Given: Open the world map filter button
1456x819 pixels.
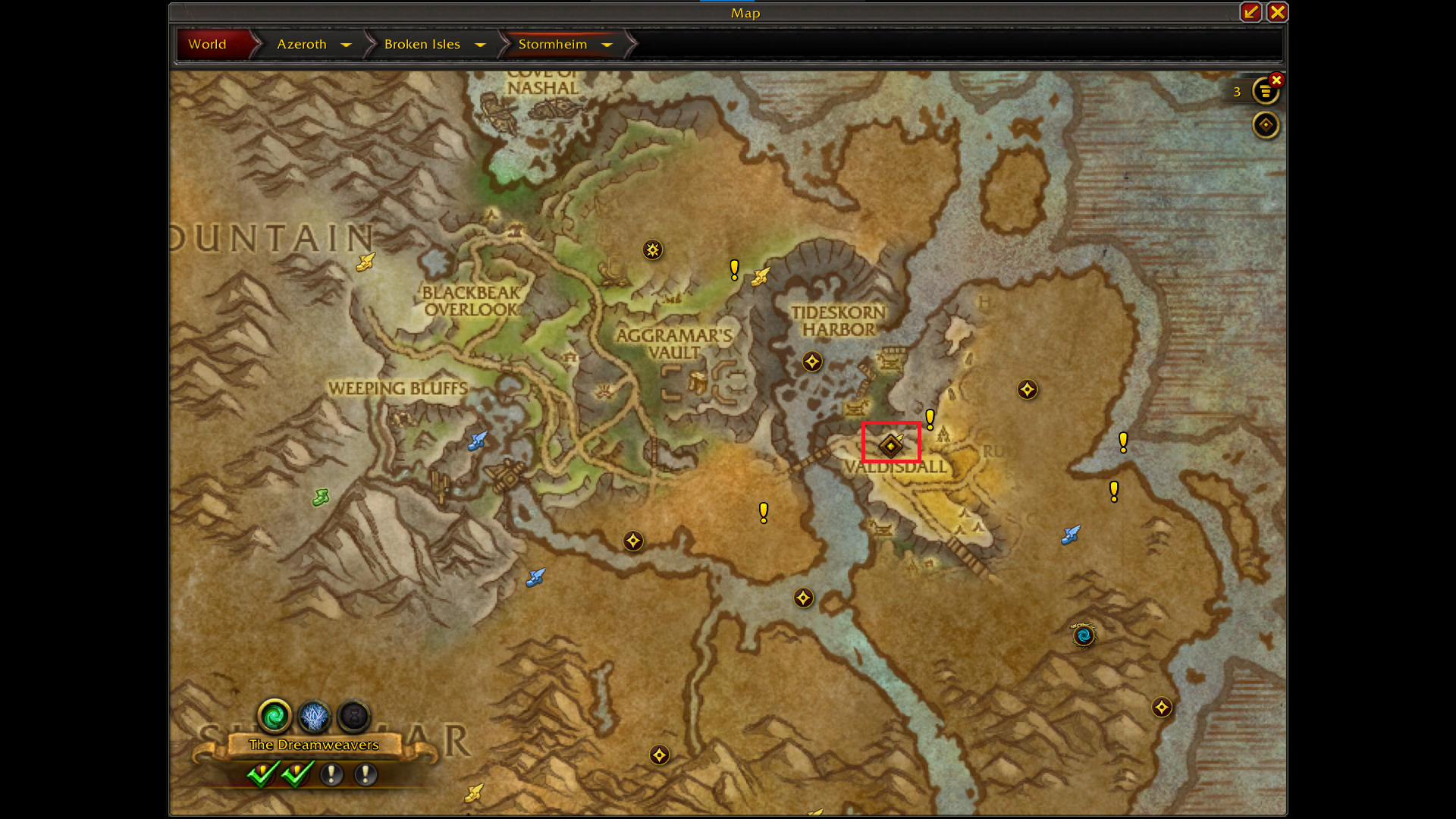Looking at the screenshot, I should pyautogui.click(x=1265, y=125).
